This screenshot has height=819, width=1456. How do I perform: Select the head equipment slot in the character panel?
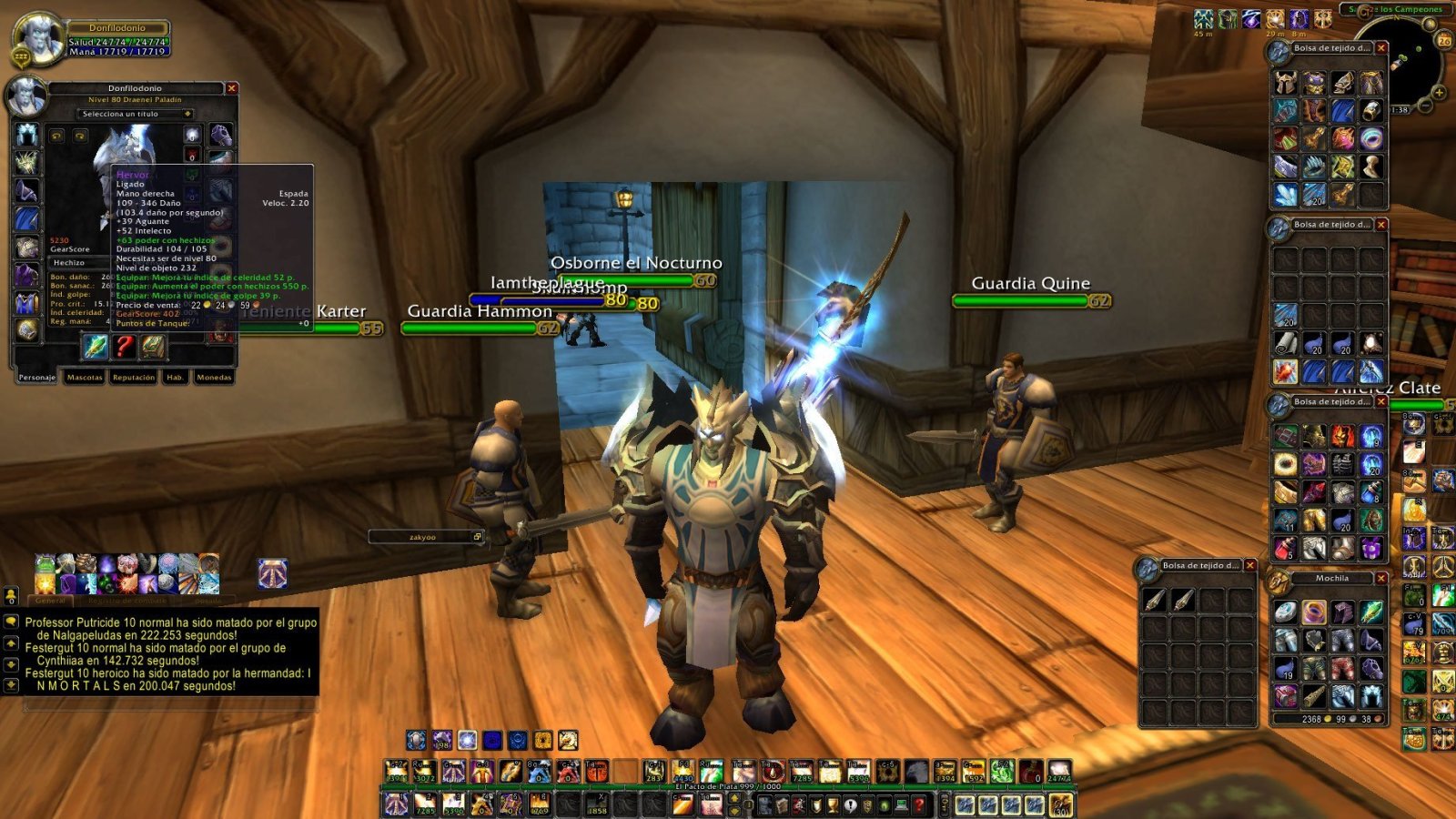coord(25,134)
